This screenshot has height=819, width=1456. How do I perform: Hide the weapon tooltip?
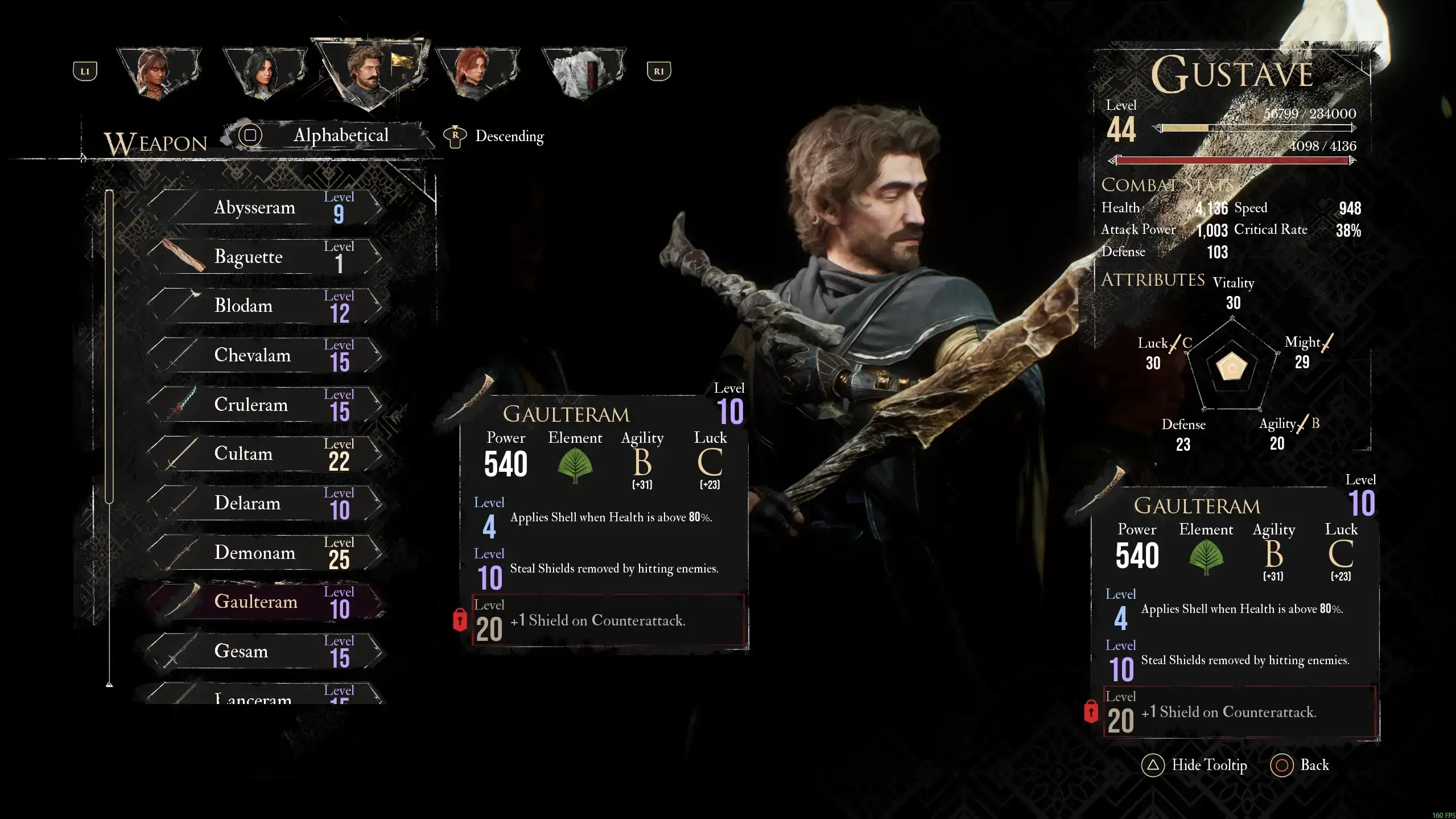click(1194, 766)
